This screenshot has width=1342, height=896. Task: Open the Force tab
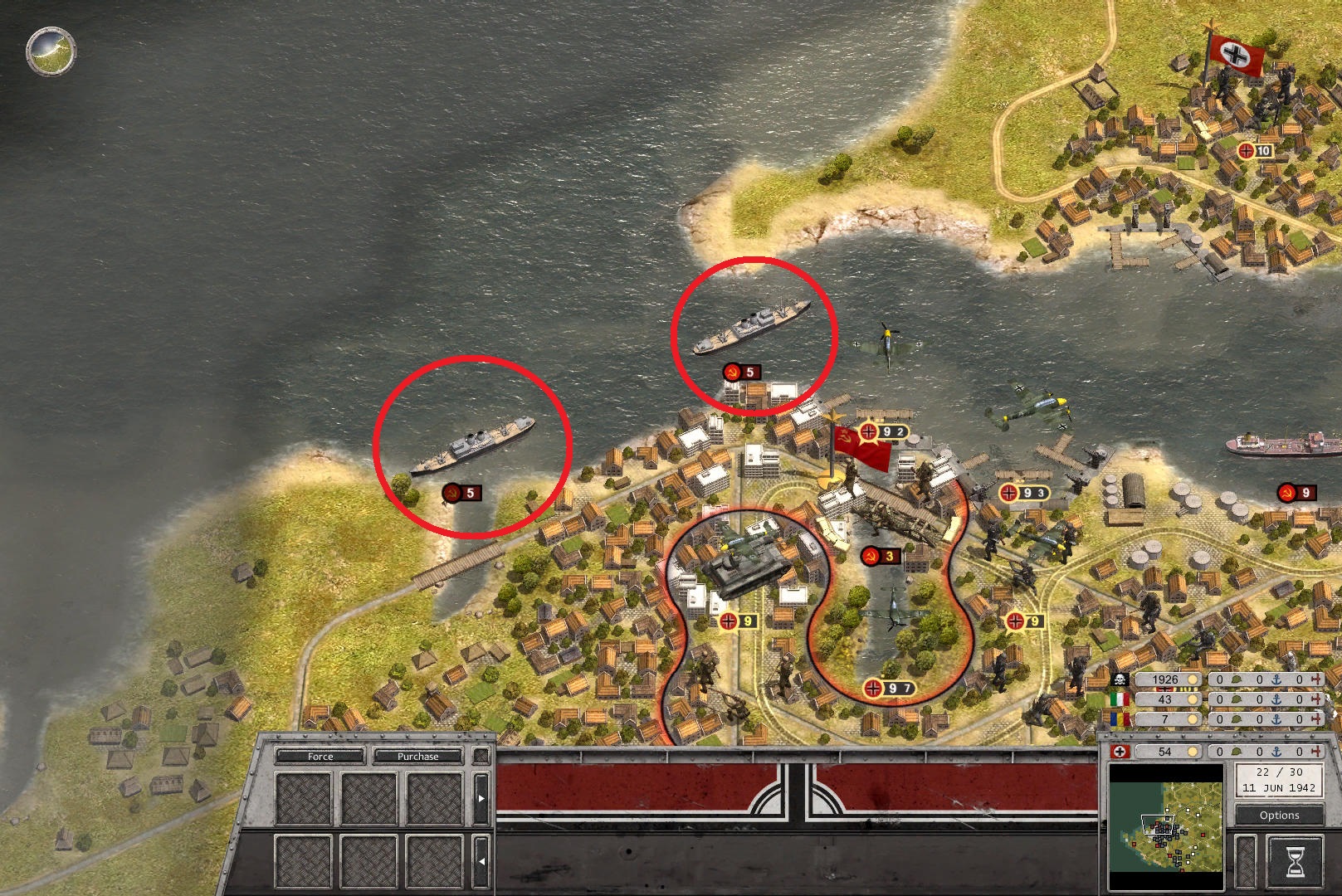[x=320, y=756]
